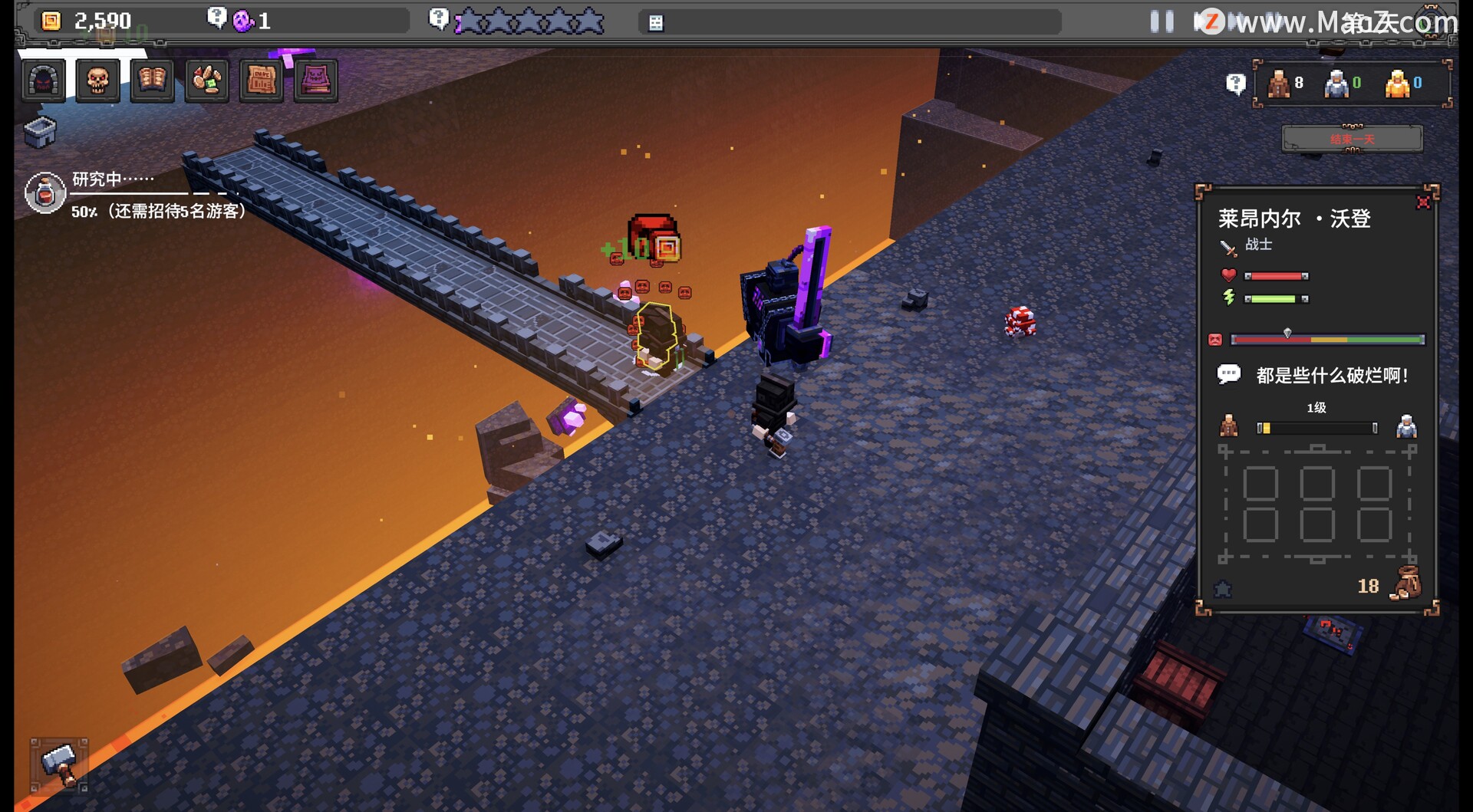The height and width of the screenshot is (812, 1473).
Task: Click the help bubble beside the purple ghost counter
Action: tap(217, 18)
